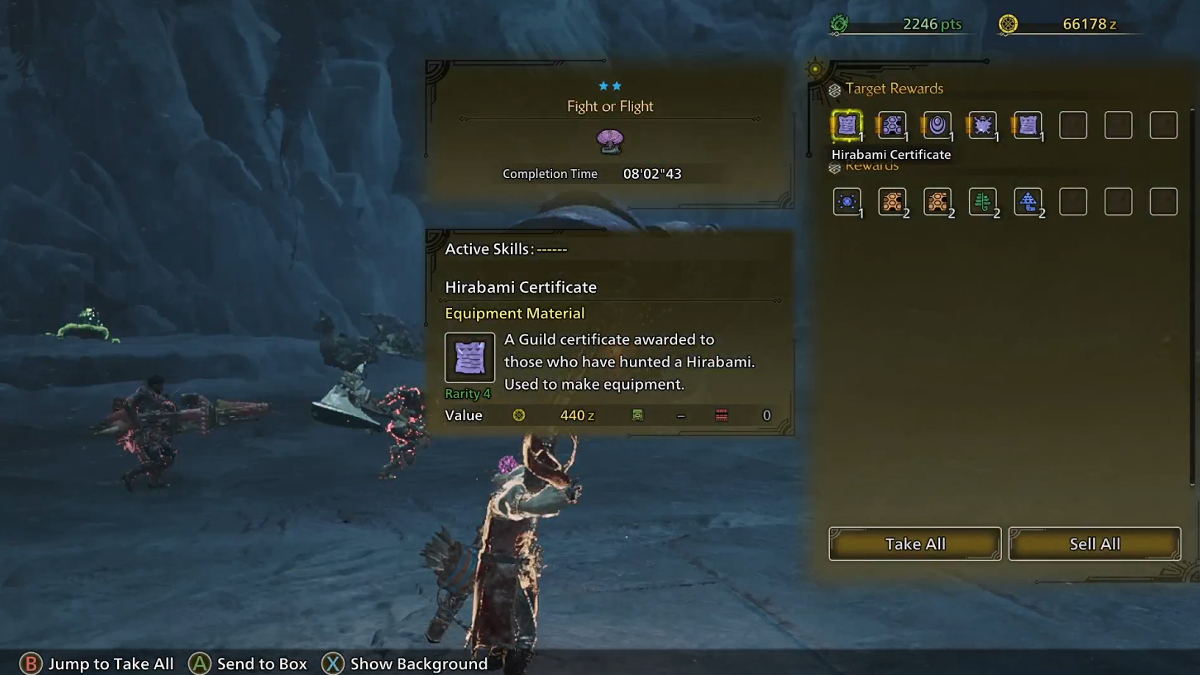This screenshot has width=1200, height=675.
Task: Take all quest rewards
Action: coord(914,544)
